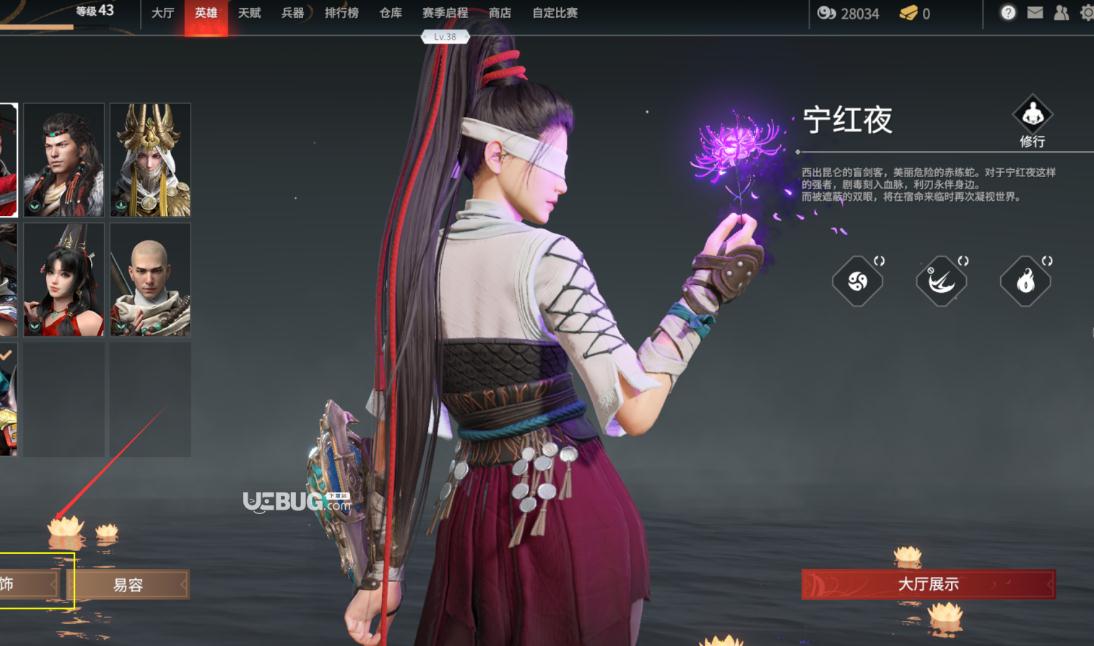Open the 商店 shop tab
This screenshot has width=1094, height=646.
[x=499, y=13]
